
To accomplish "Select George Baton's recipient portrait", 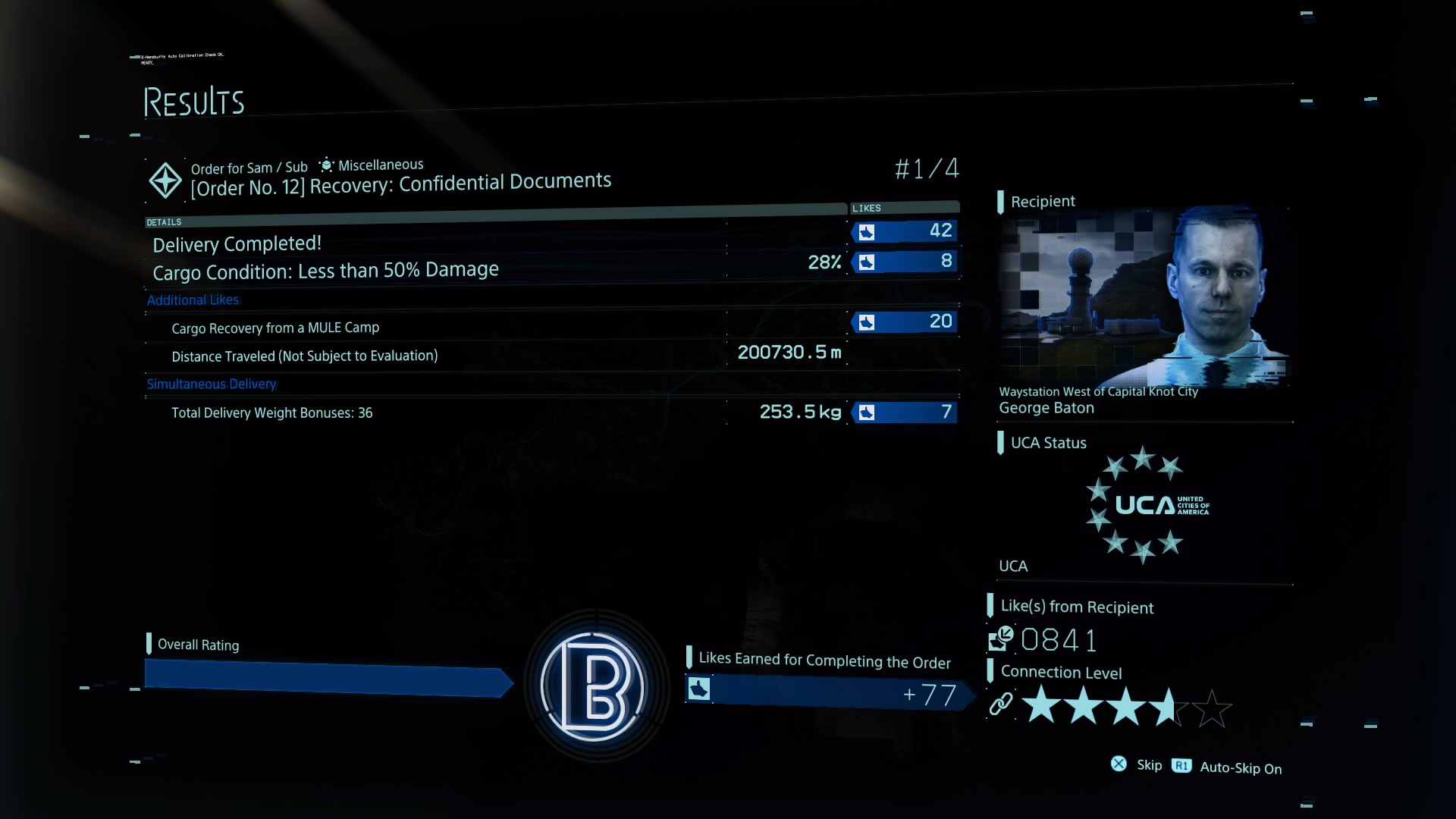I will point(1143,298).
